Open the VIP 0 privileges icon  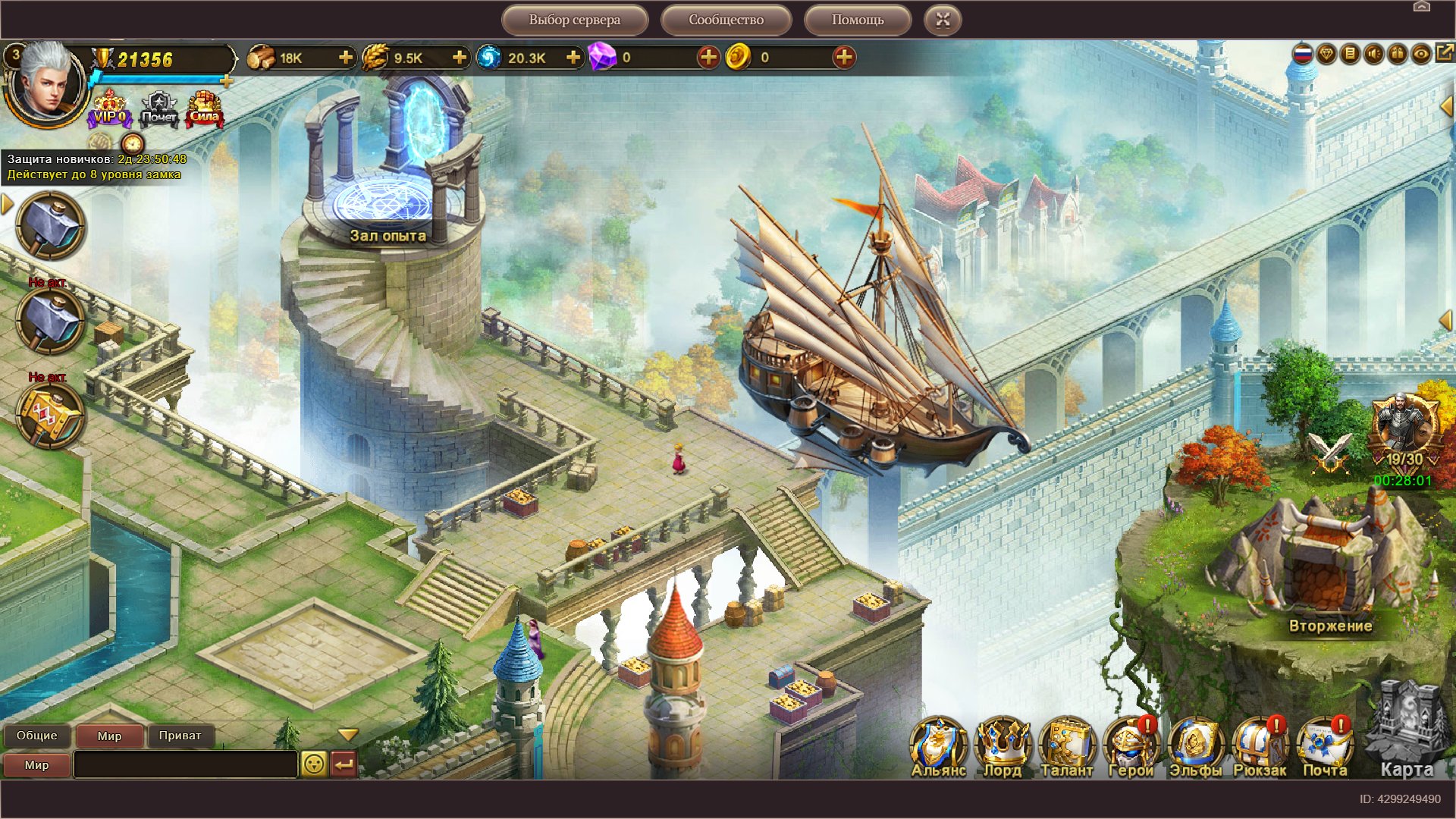point(110,109)
